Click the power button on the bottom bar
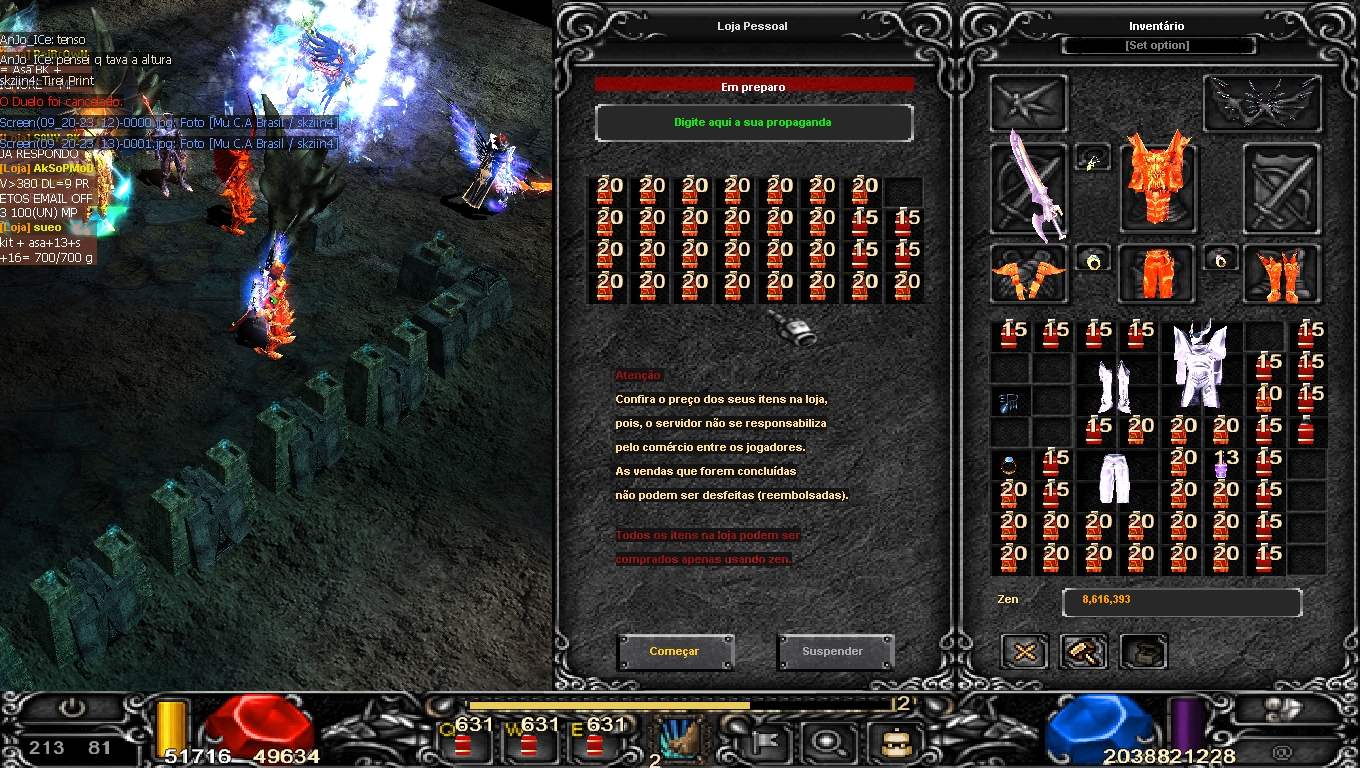The image size is (1360, 768). [x=72, y=708]
